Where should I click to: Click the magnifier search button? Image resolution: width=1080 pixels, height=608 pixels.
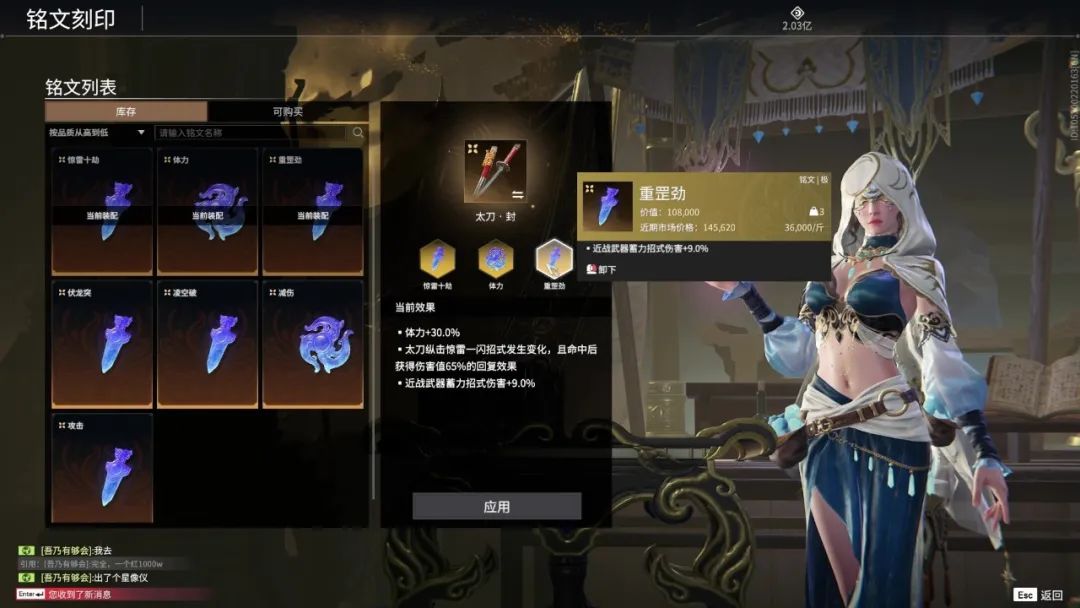coord(358,132)
